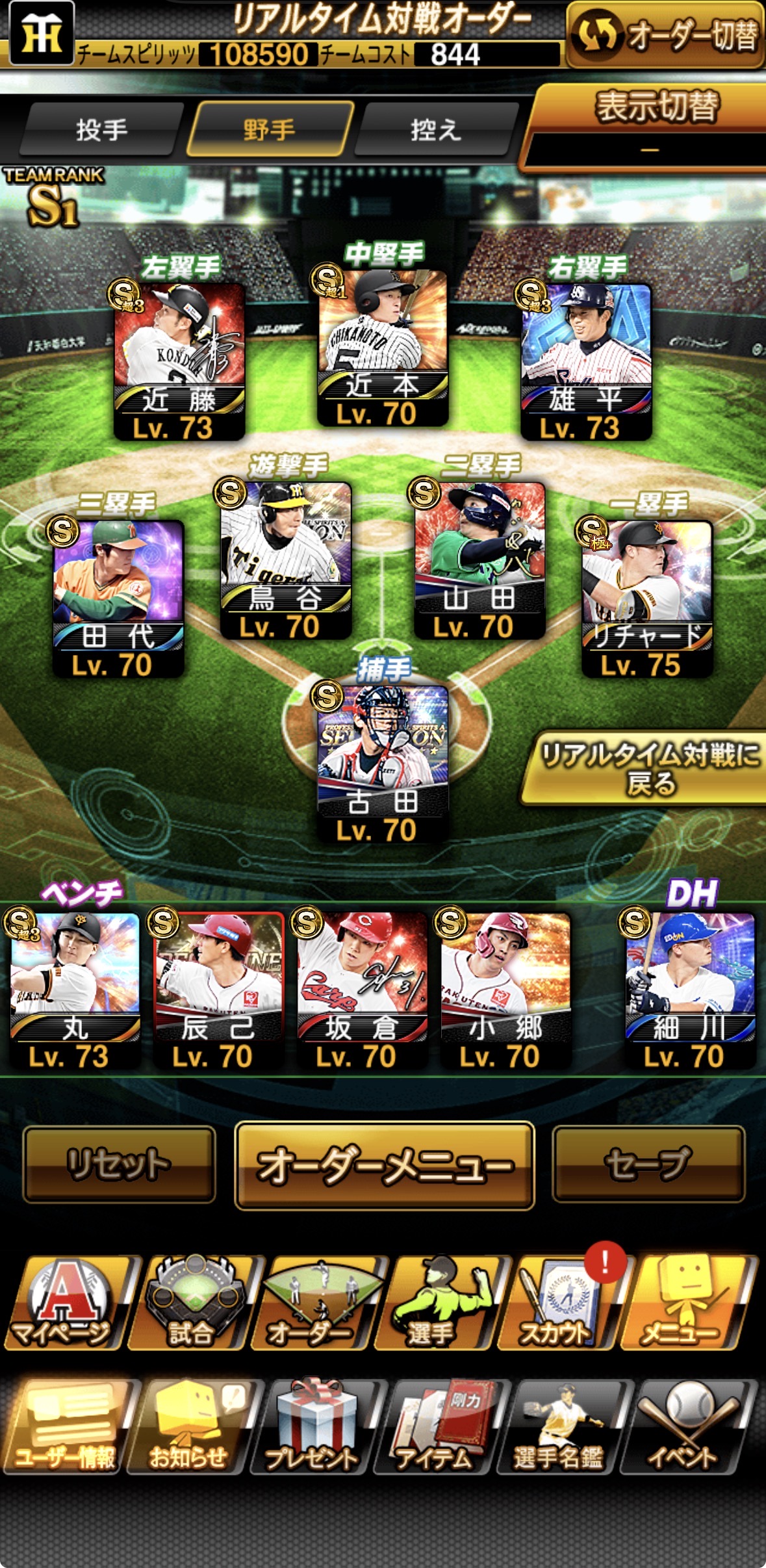Pick right fielder 雄平 card
Image resolution: width=766 pixels, height=1568 pixels.
click(x=586, y=361)
